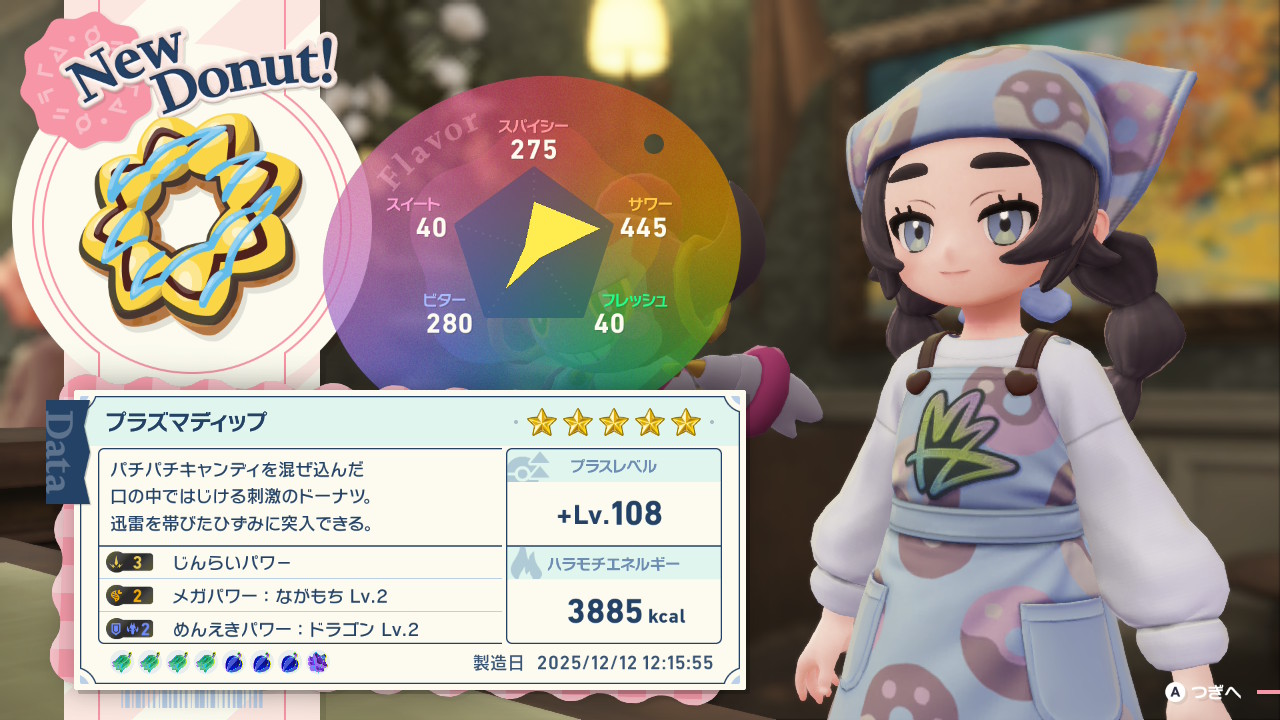Click the yellow star-shaped donut picture
The width and height of the screenshot is (1280, 720).
pos(190,219)
